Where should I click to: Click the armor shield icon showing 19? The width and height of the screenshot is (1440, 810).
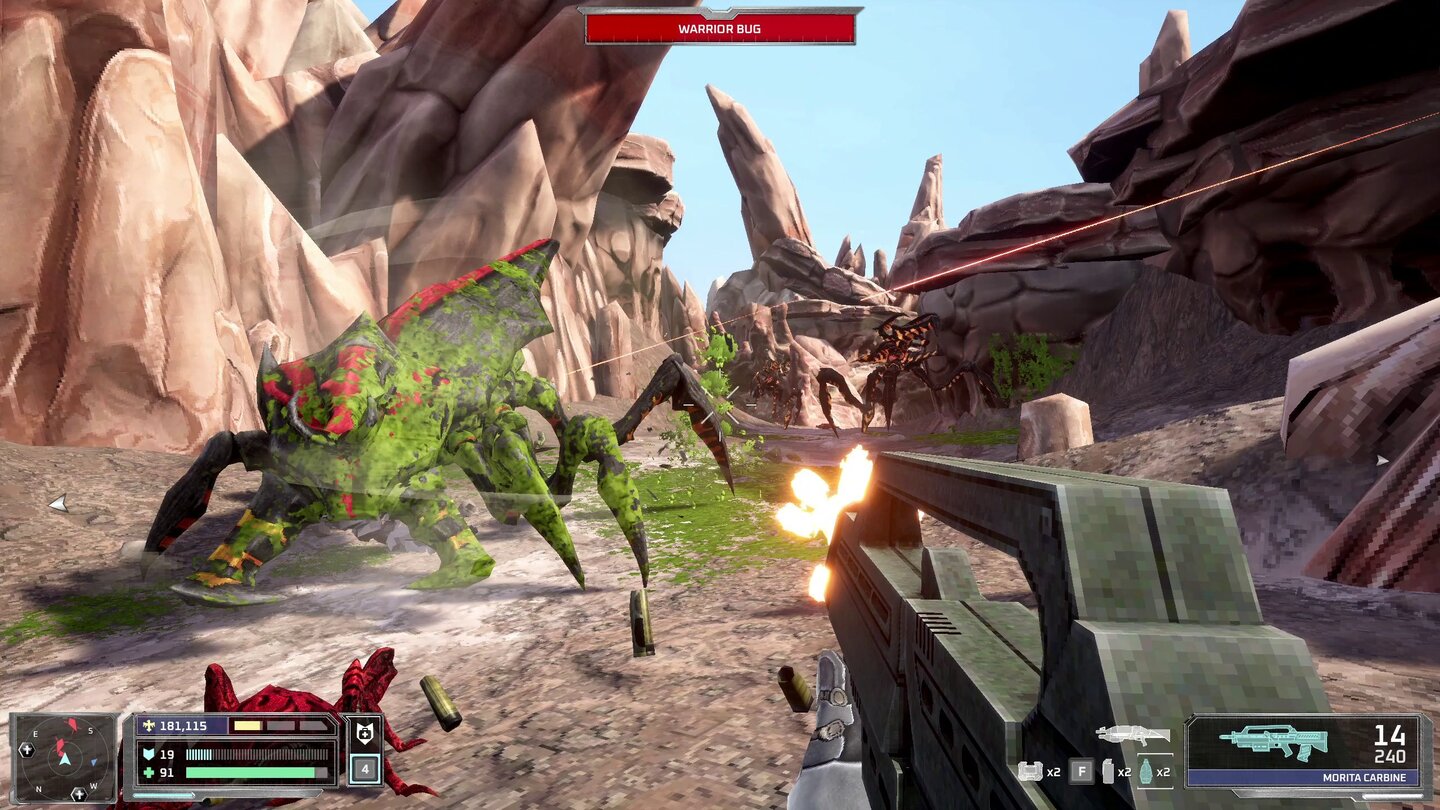point(149,752)
